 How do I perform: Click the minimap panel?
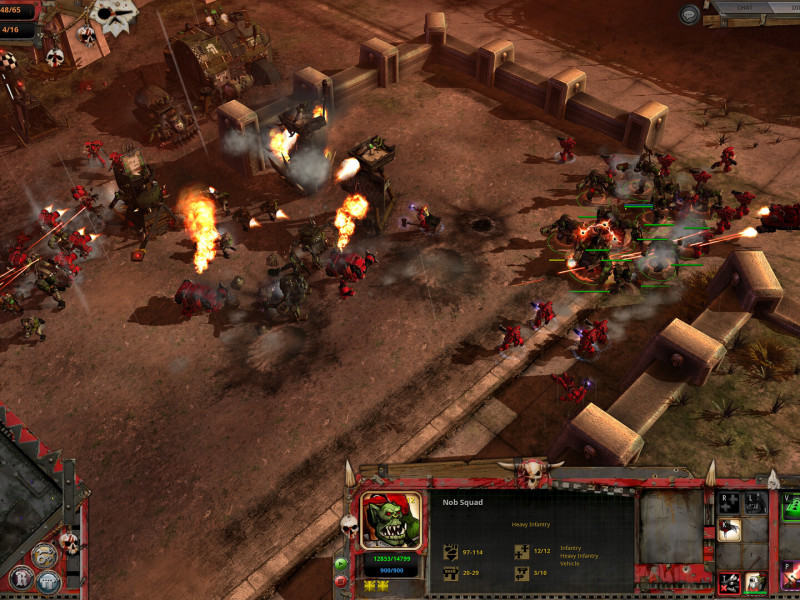click(x=28, y=490)
